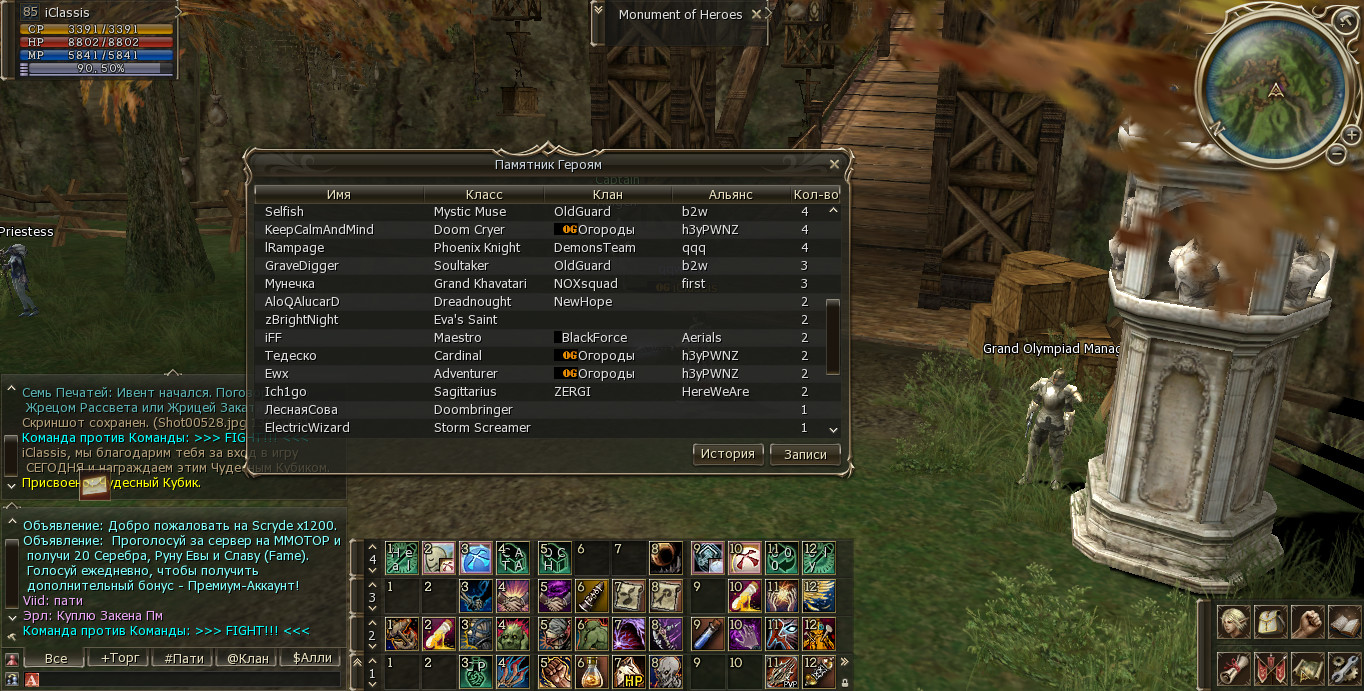The image size is (1364, 691).
Task: Open the actions fist icon
Action: click(1307, 622)
